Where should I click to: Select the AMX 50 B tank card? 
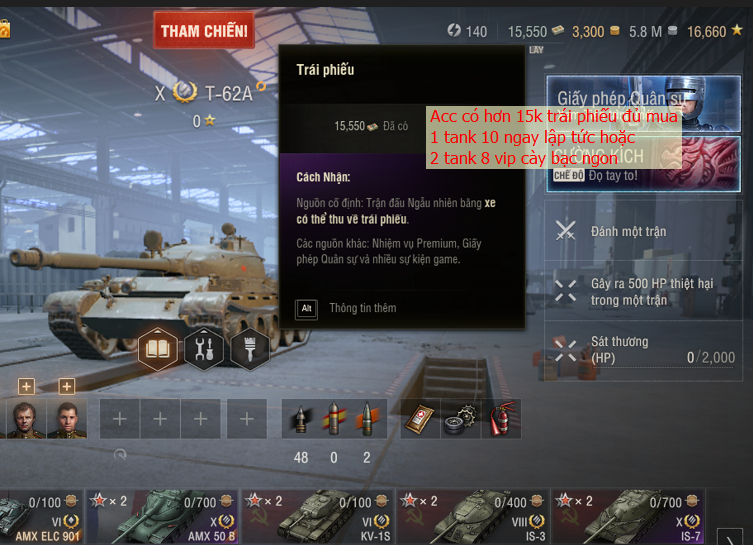coord(163,517)
